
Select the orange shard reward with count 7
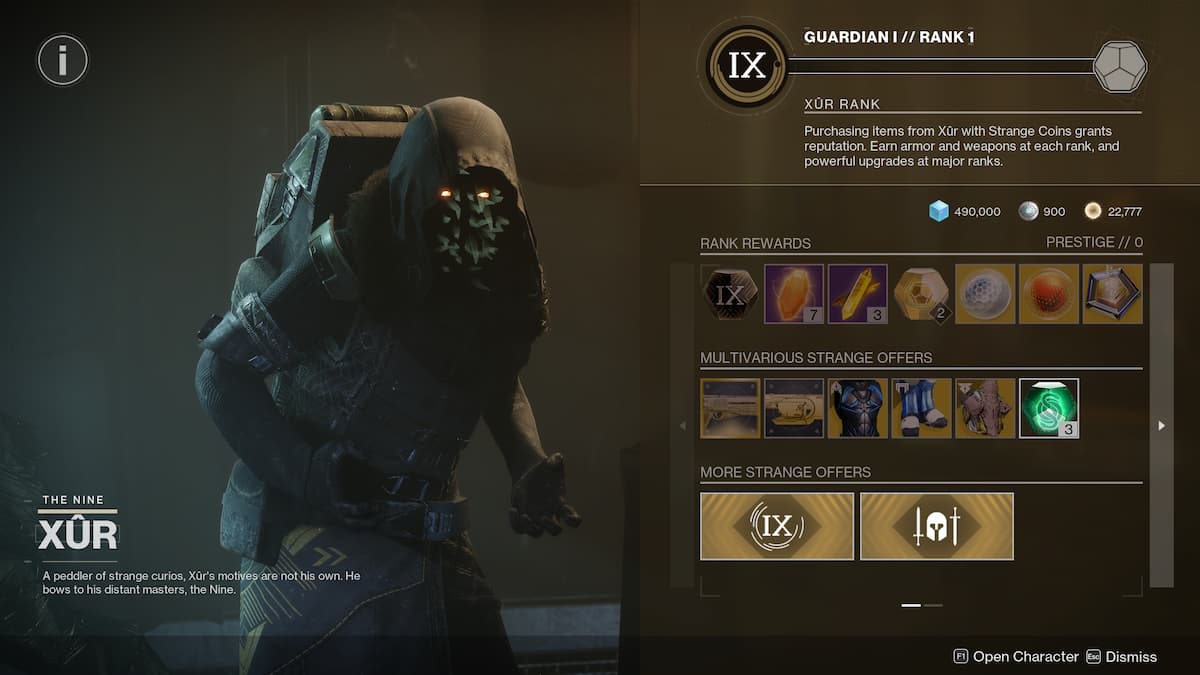(794, 294)
